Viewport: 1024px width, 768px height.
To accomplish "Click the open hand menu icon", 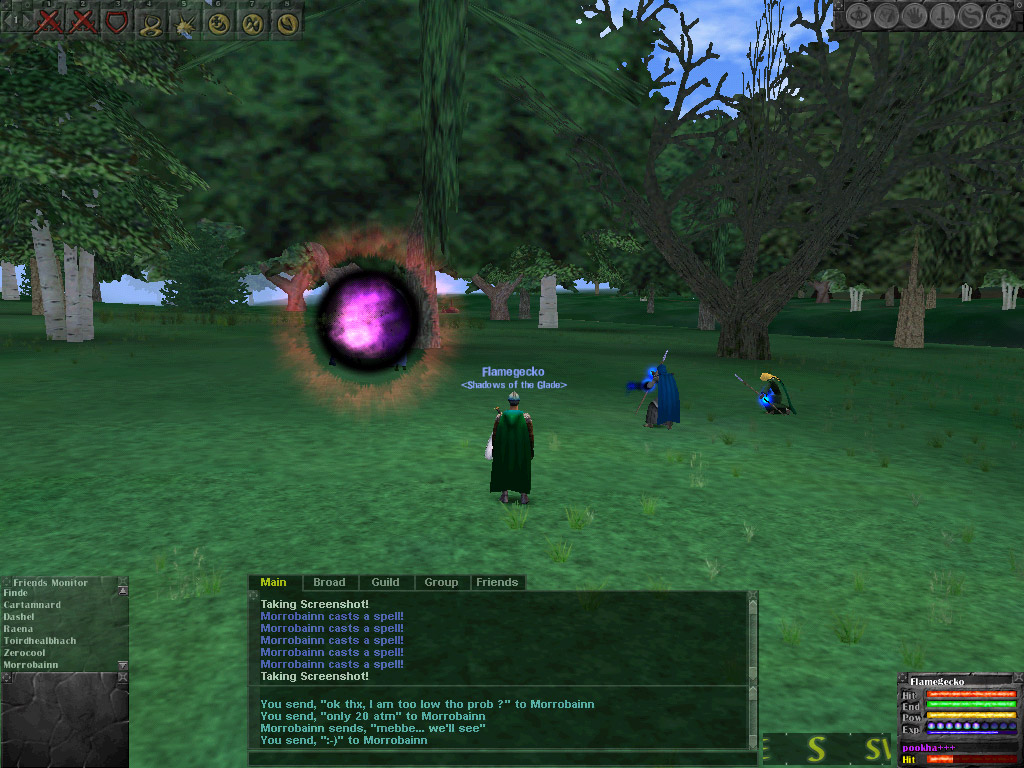I will point(914,16).
